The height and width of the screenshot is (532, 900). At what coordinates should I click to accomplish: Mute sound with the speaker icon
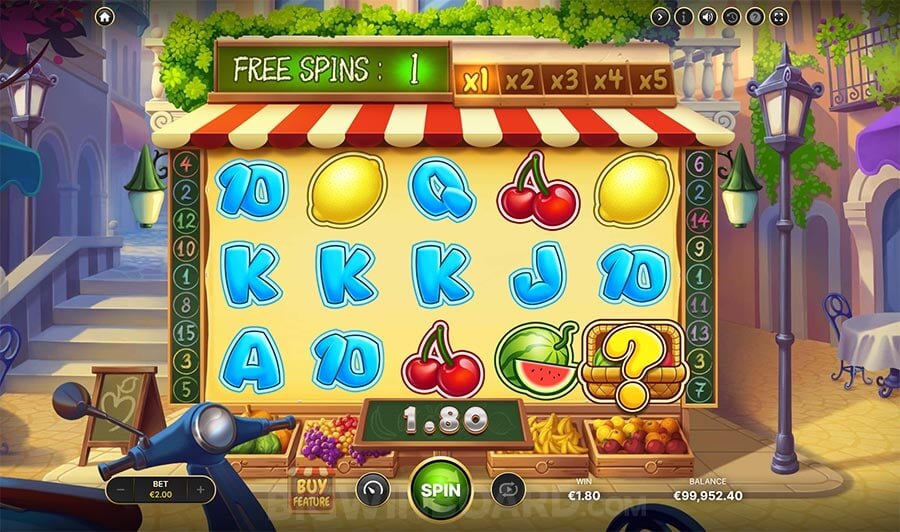tap(708, 16)
